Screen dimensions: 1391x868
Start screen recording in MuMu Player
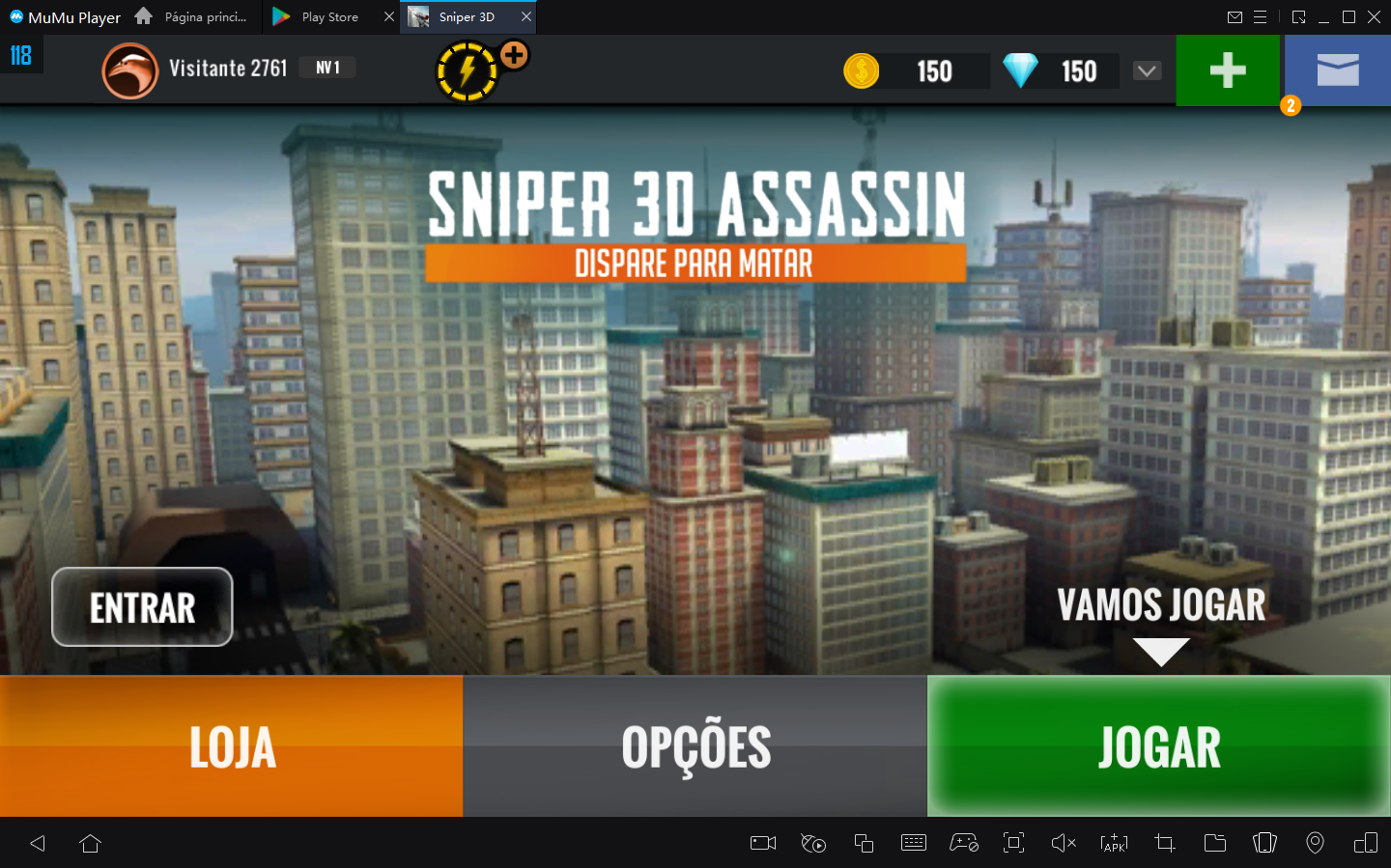click(761, 843)
